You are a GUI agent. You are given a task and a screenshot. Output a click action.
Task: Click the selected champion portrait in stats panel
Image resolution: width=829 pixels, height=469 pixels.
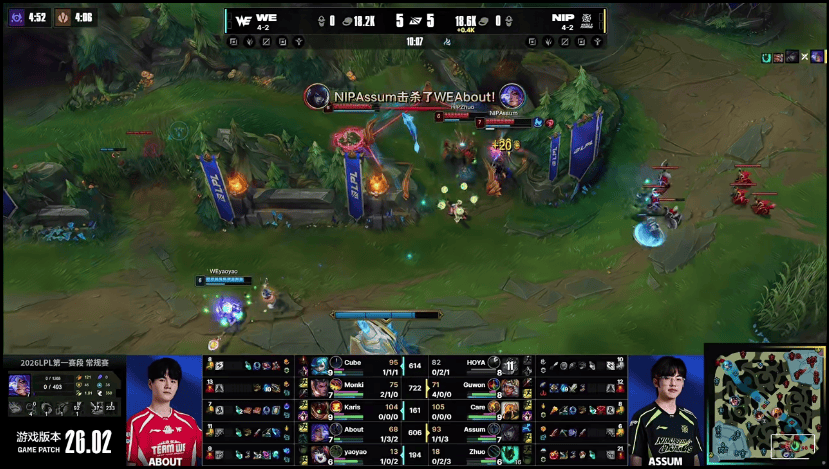tap(19, 385)
